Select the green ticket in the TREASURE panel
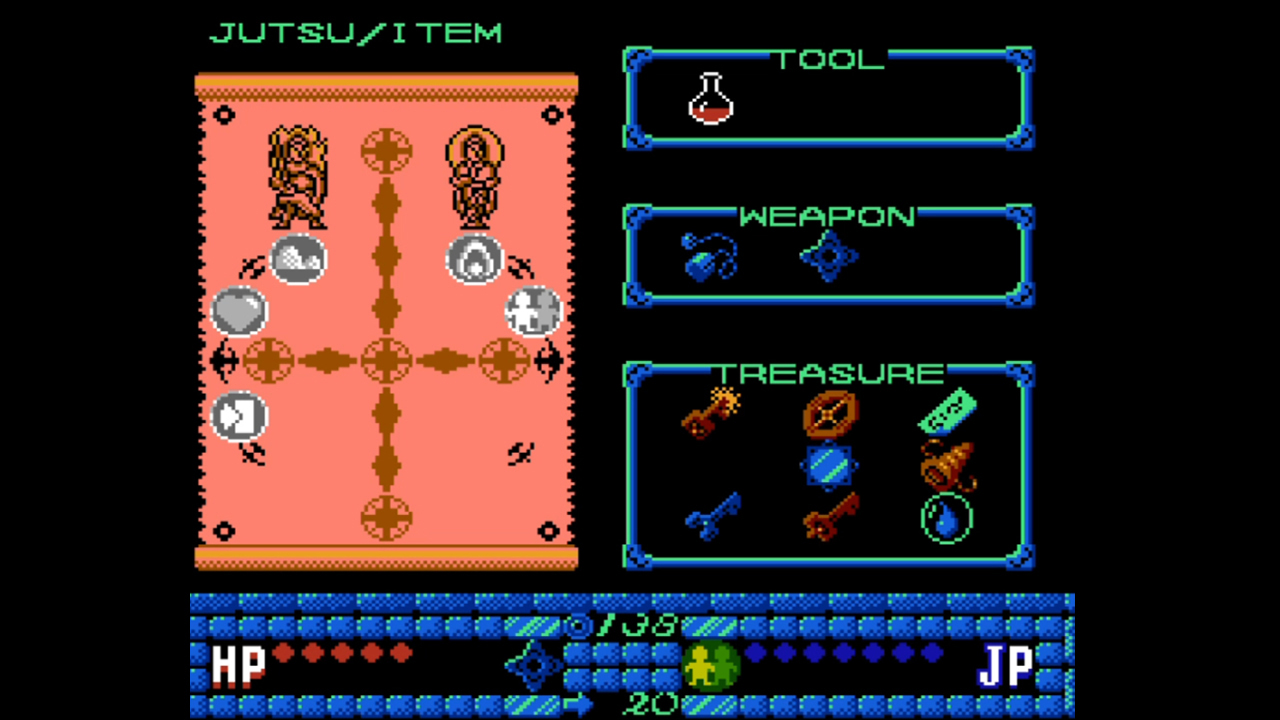This screenshot has width=1280, height=720. (x=945, y=410)
